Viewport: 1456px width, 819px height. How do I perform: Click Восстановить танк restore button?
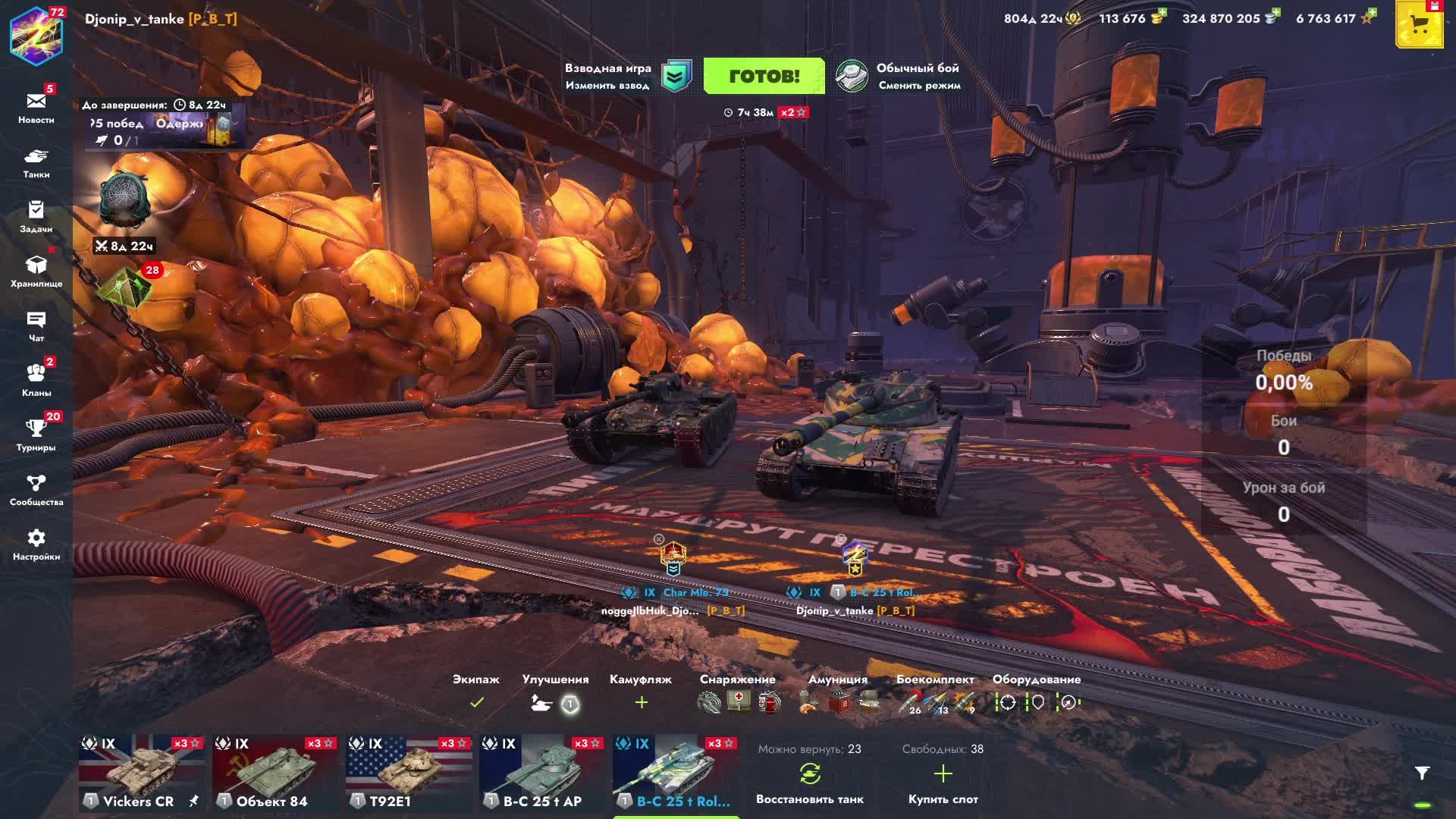(x=809, y=783)
